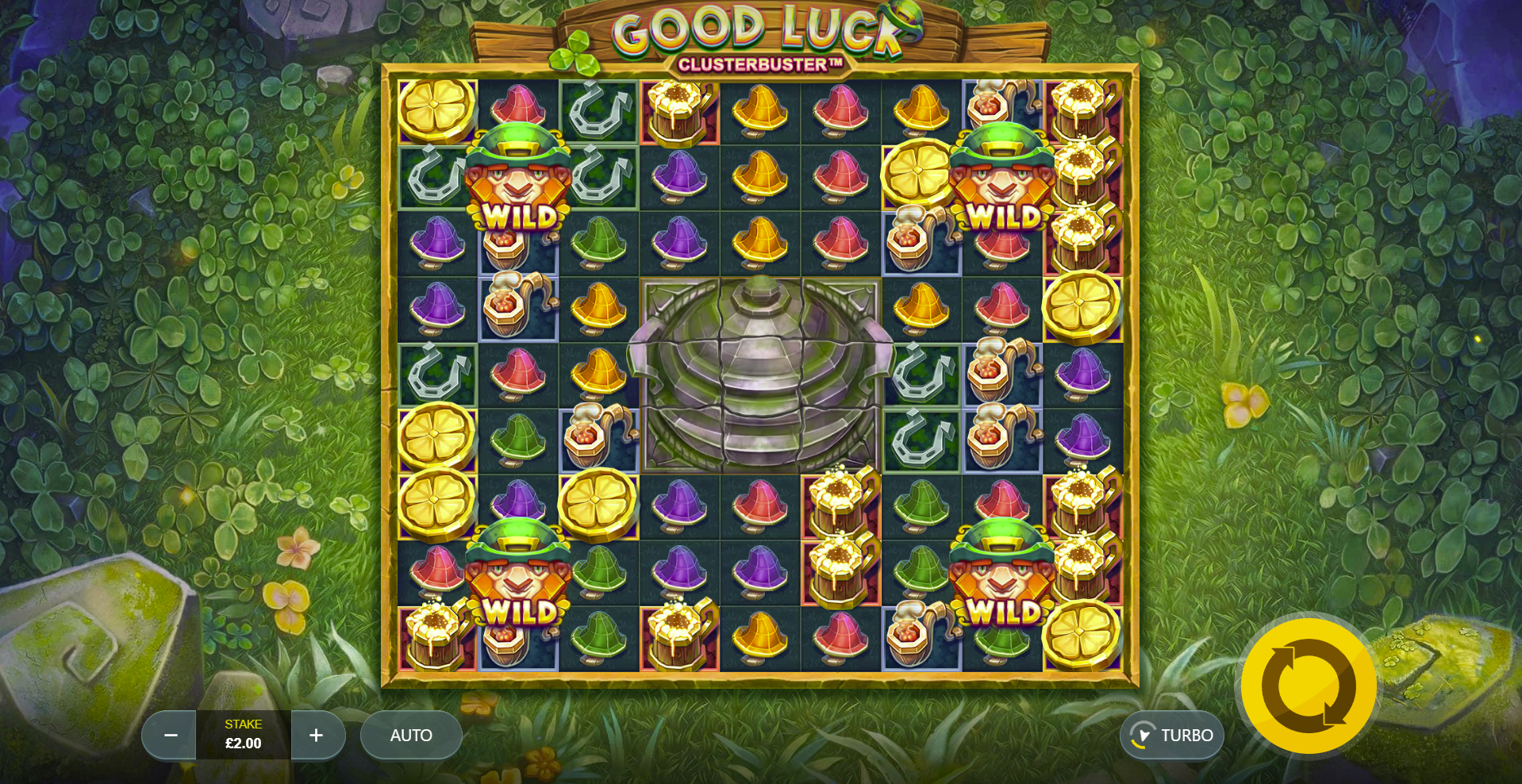Decrease the stake with the minus button
This screenshot has width=1522, height=784.
170,736
